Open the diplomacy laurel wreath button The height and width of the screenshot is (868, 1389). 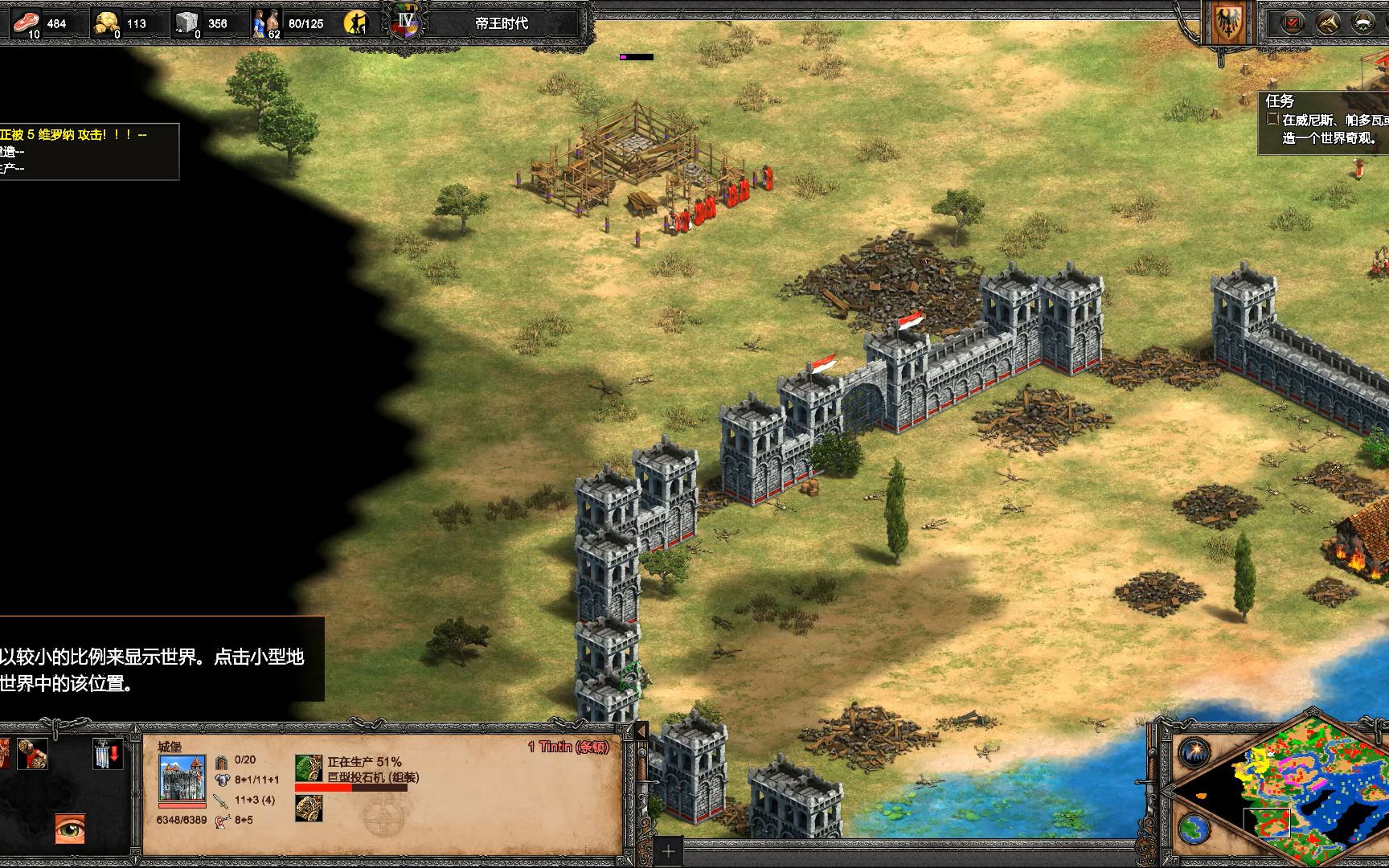click(x=1363, y=23)
